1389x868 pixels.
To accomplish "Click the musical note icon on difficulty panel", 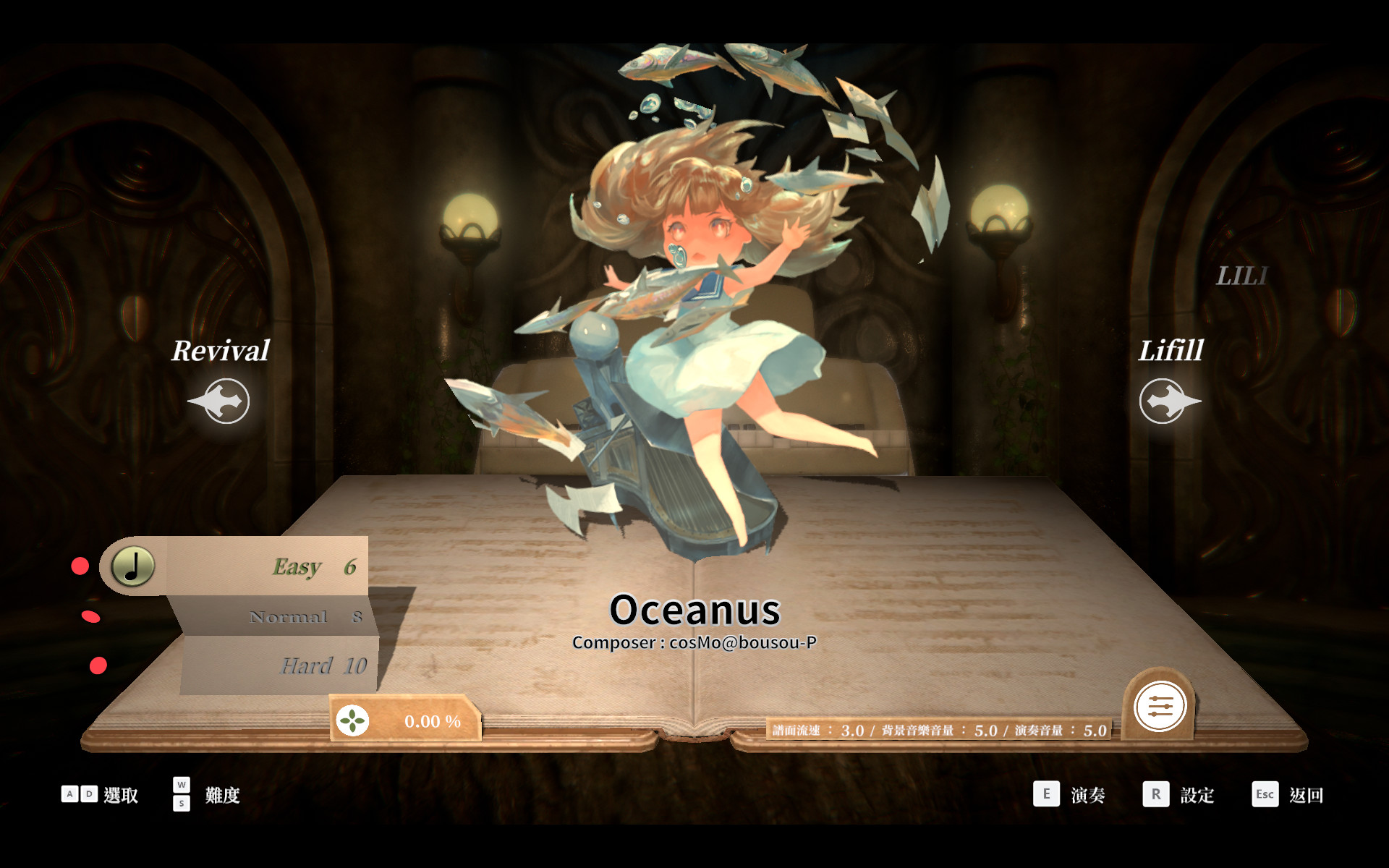I will point(131,567).
